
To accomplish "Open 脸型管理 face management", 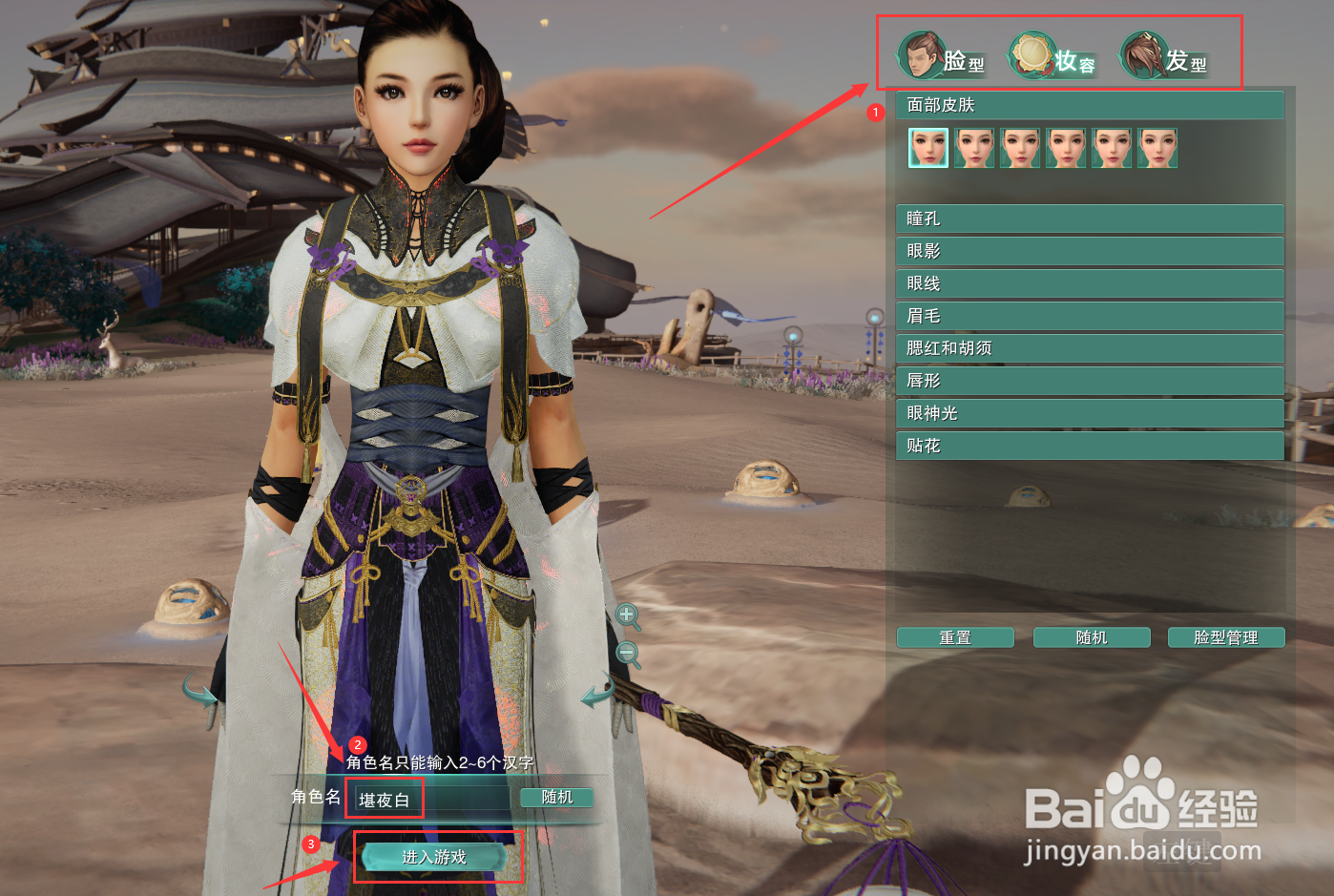I will (1226, 637).
